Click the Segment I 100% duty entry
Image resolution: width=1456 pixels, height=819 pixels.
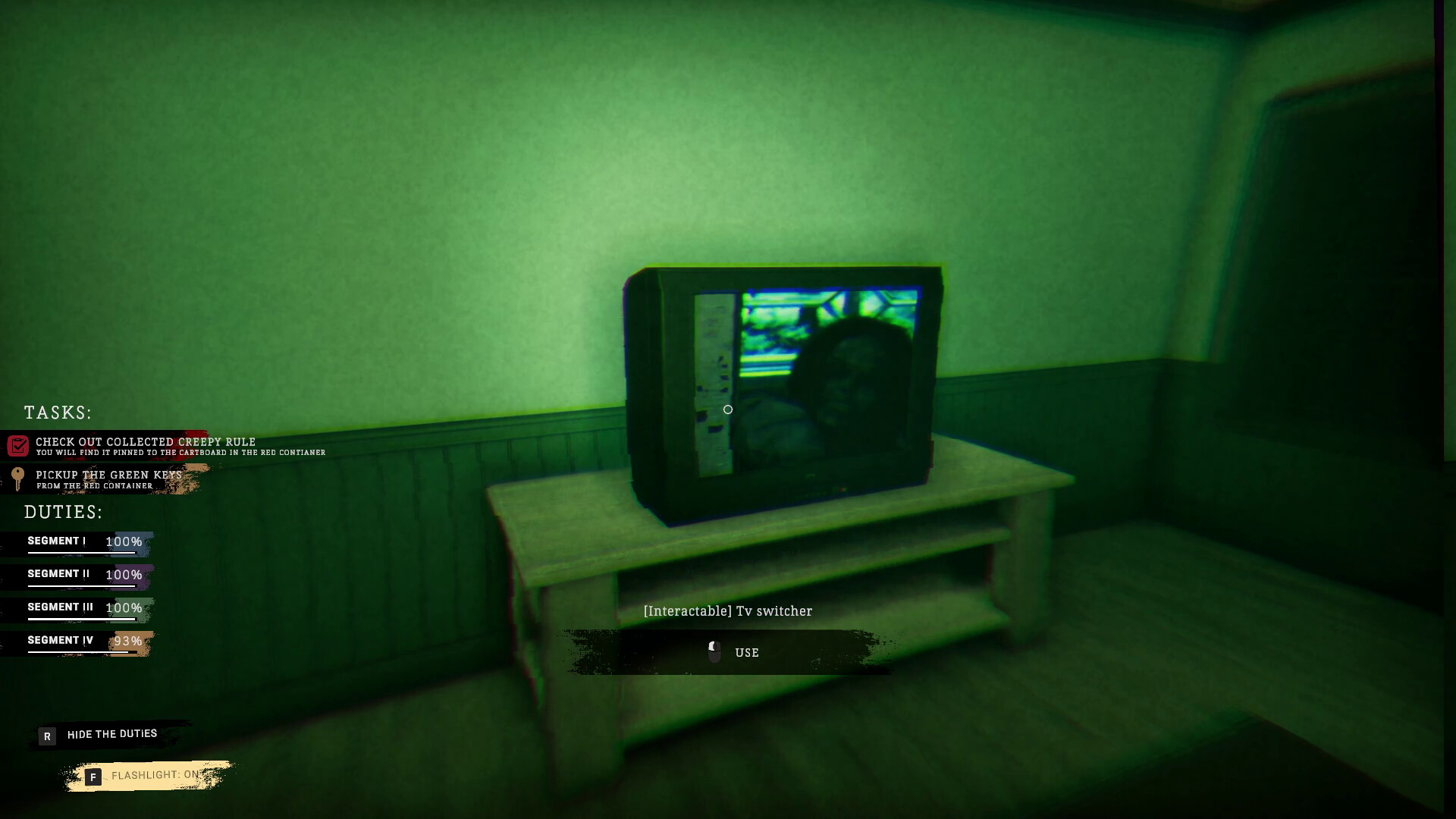(x=83, y=541)
